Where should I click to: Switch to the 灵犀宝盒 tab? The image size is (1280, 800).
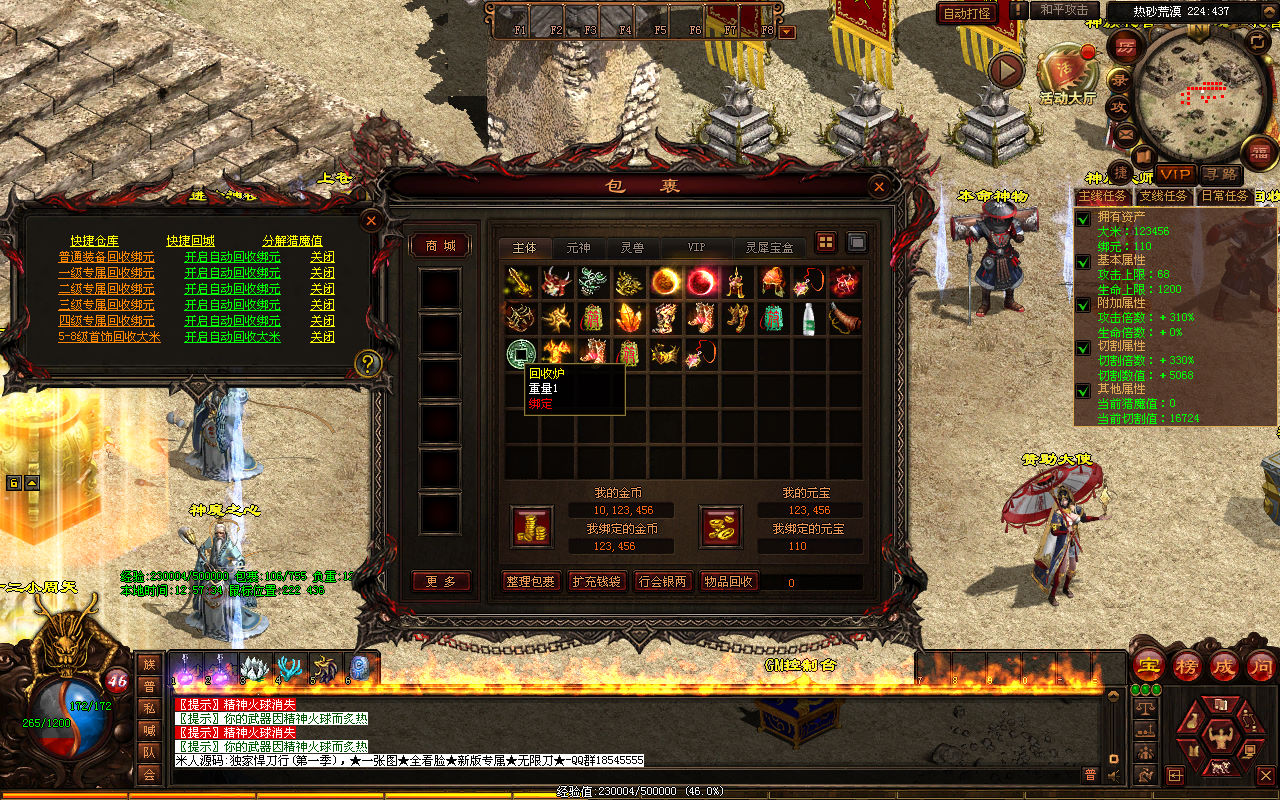click(769, 247)
